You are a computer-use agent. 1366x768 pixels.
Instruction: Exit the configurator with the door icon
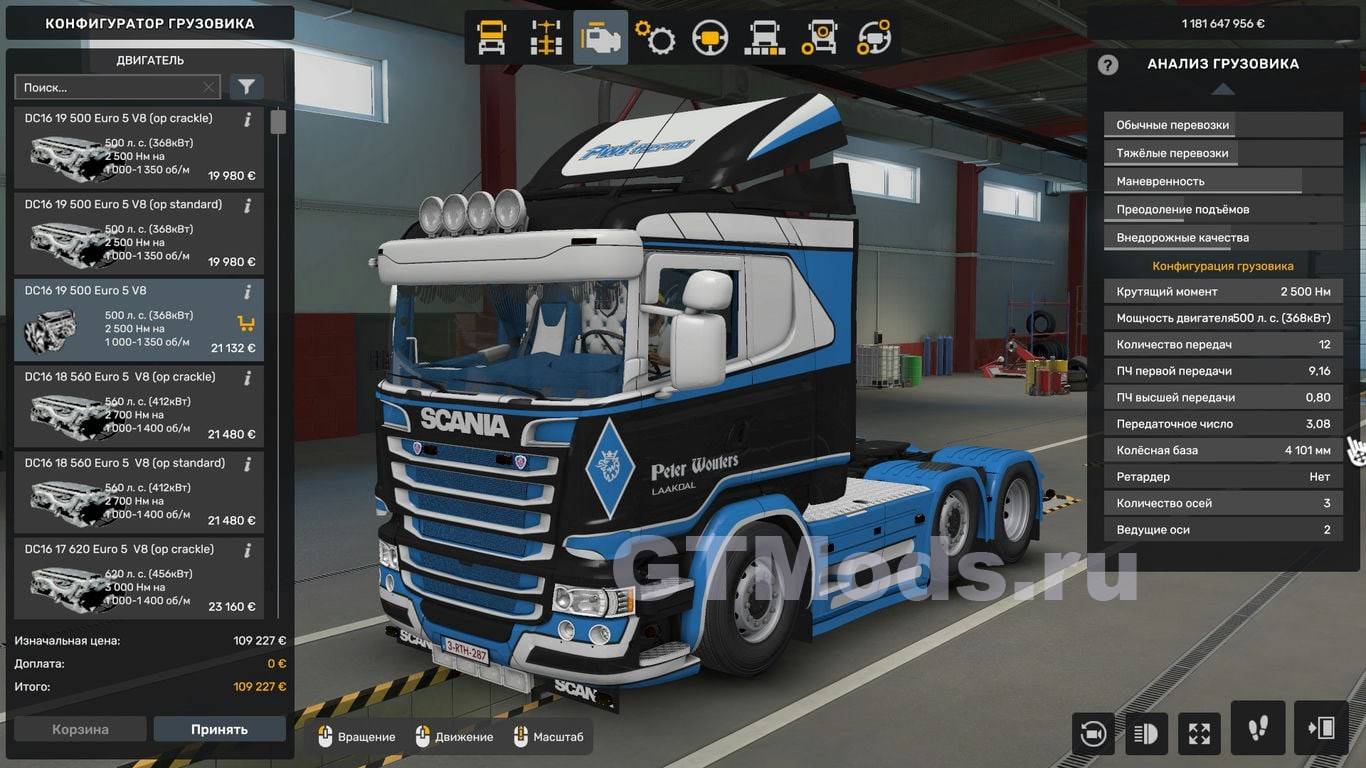pyautogui.click(x=1320, y=728)
